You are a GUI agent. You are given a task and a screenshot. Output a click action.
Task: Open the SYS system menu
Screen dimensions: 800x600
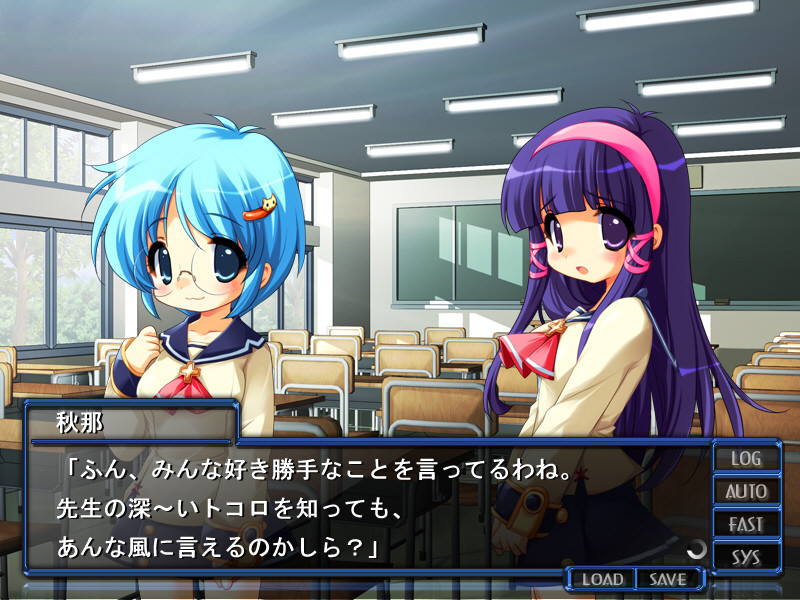click(746, 557)
